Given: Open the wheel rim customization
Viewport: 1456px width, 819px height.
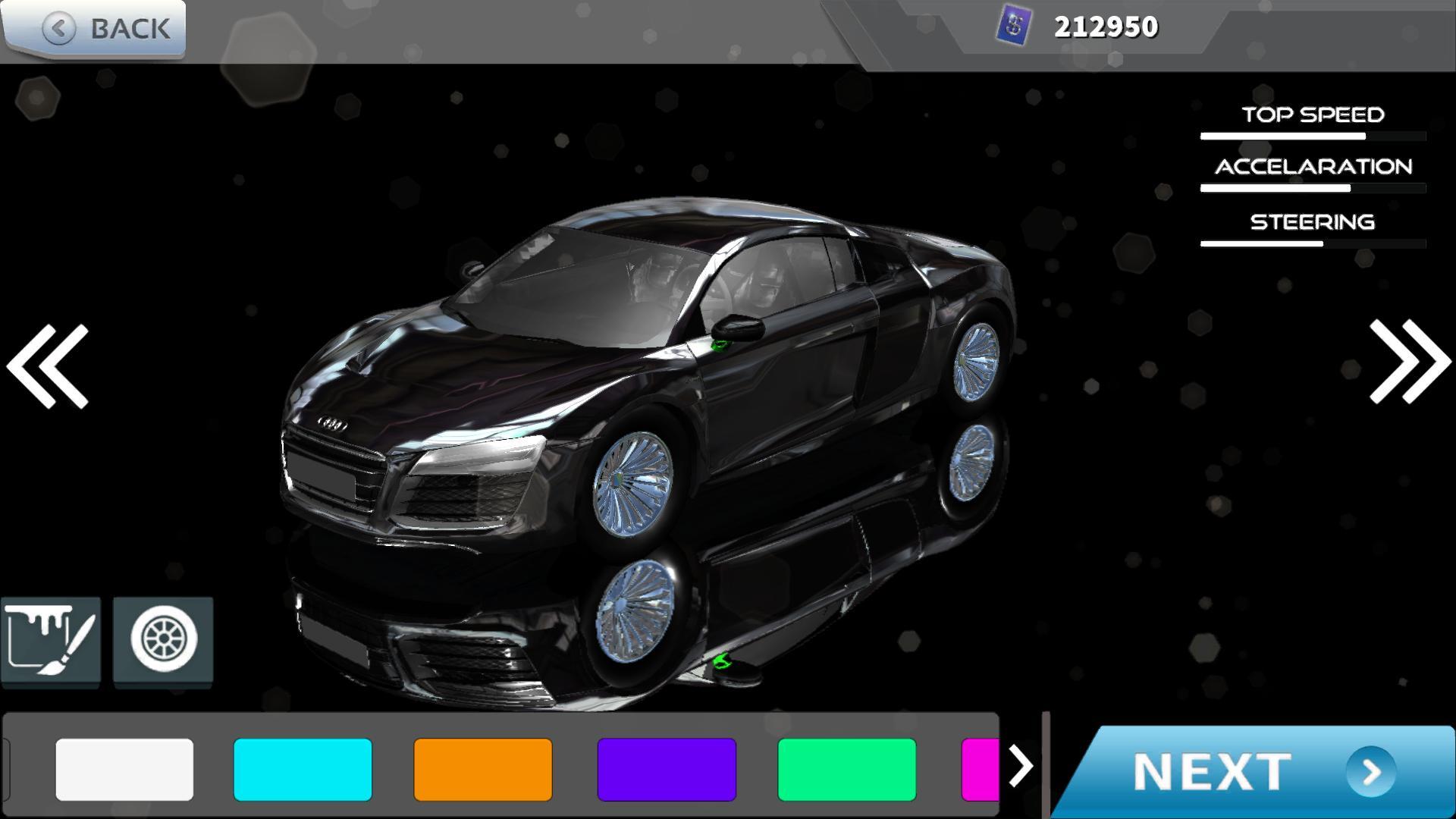Looking at the screenshot, I should point(163,642).
